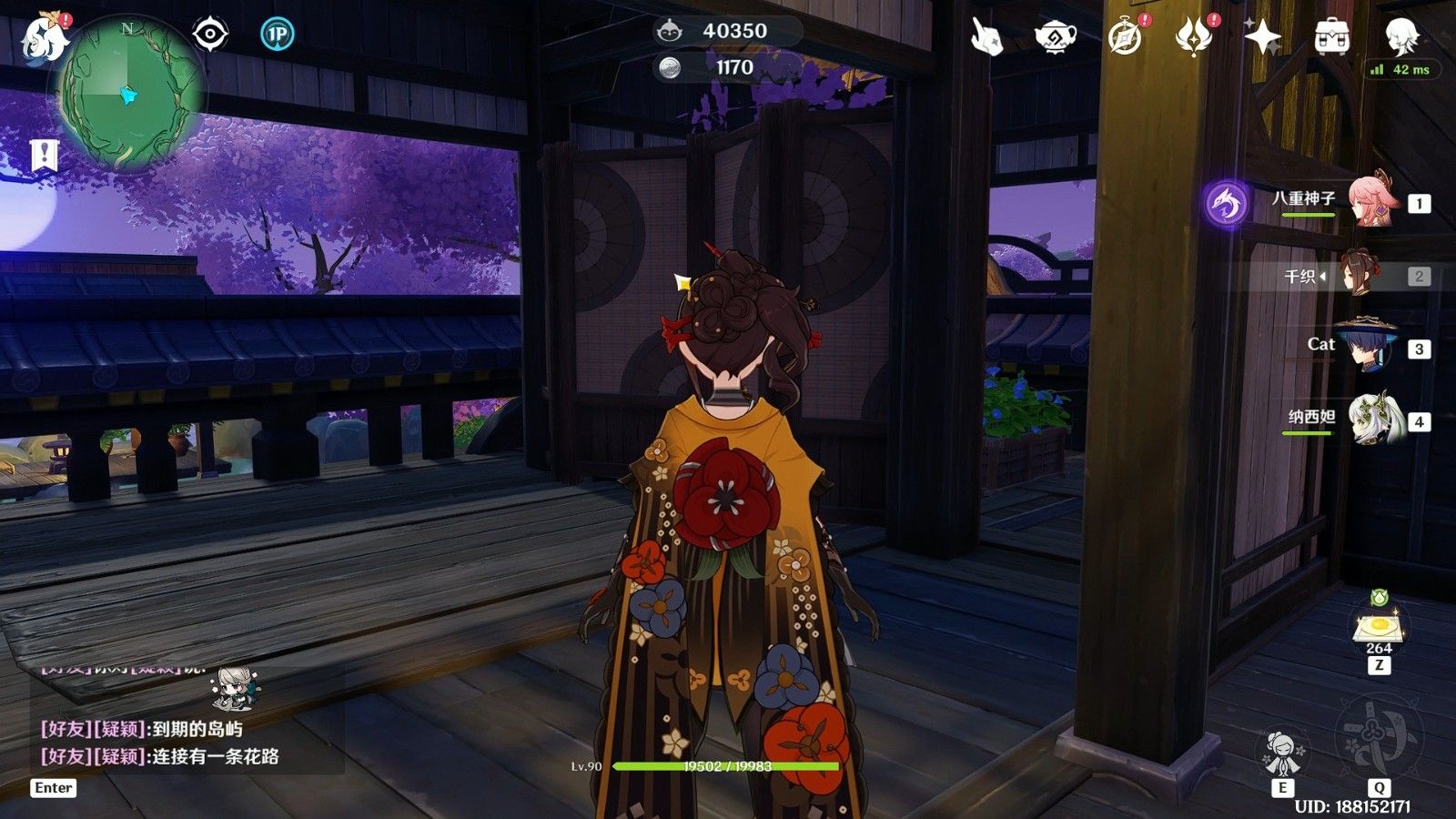Open the teapot Serenitea Pot menu
1456x819 pixels.
(1056, 37)
